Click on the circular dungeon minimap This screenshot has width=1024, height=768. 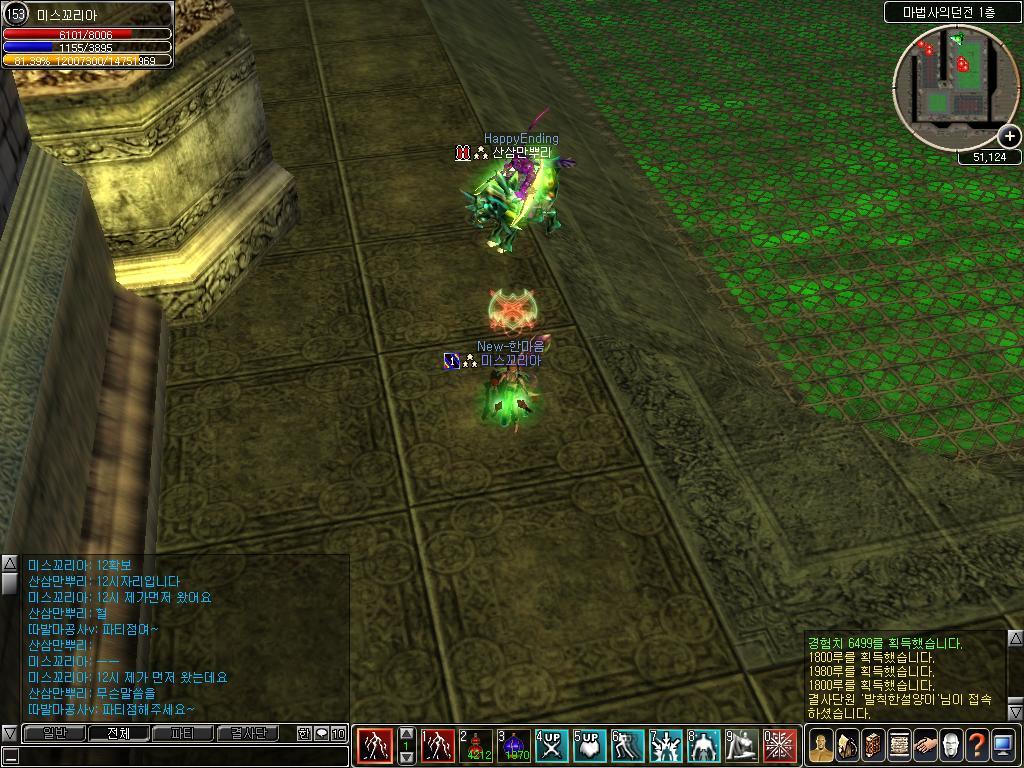tap(954, 87)
